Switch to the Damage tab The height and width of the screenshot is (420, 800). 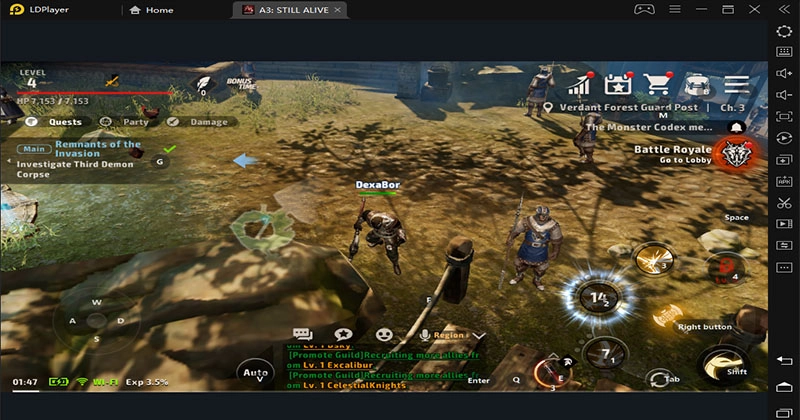click(x=200, y=122)
